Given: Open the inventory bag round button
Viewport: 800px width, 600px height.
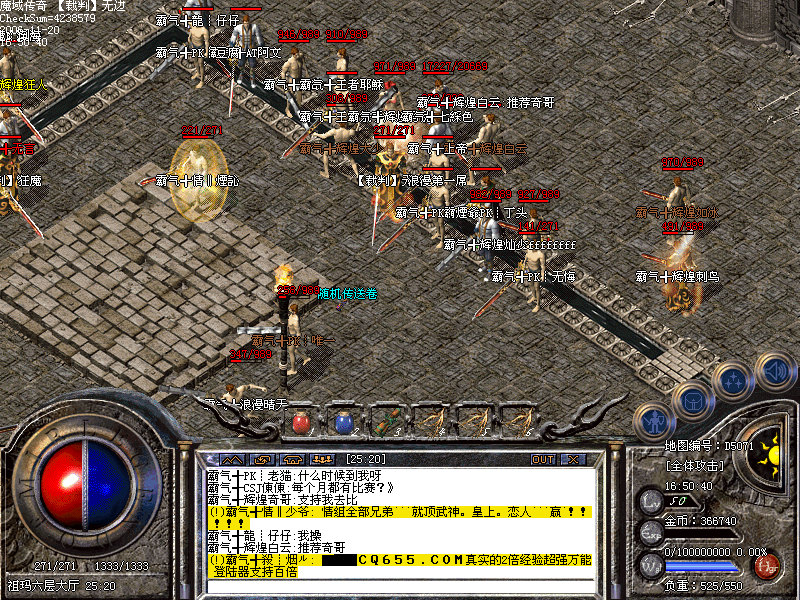Looking at the screenshot, I should point(692,401).
